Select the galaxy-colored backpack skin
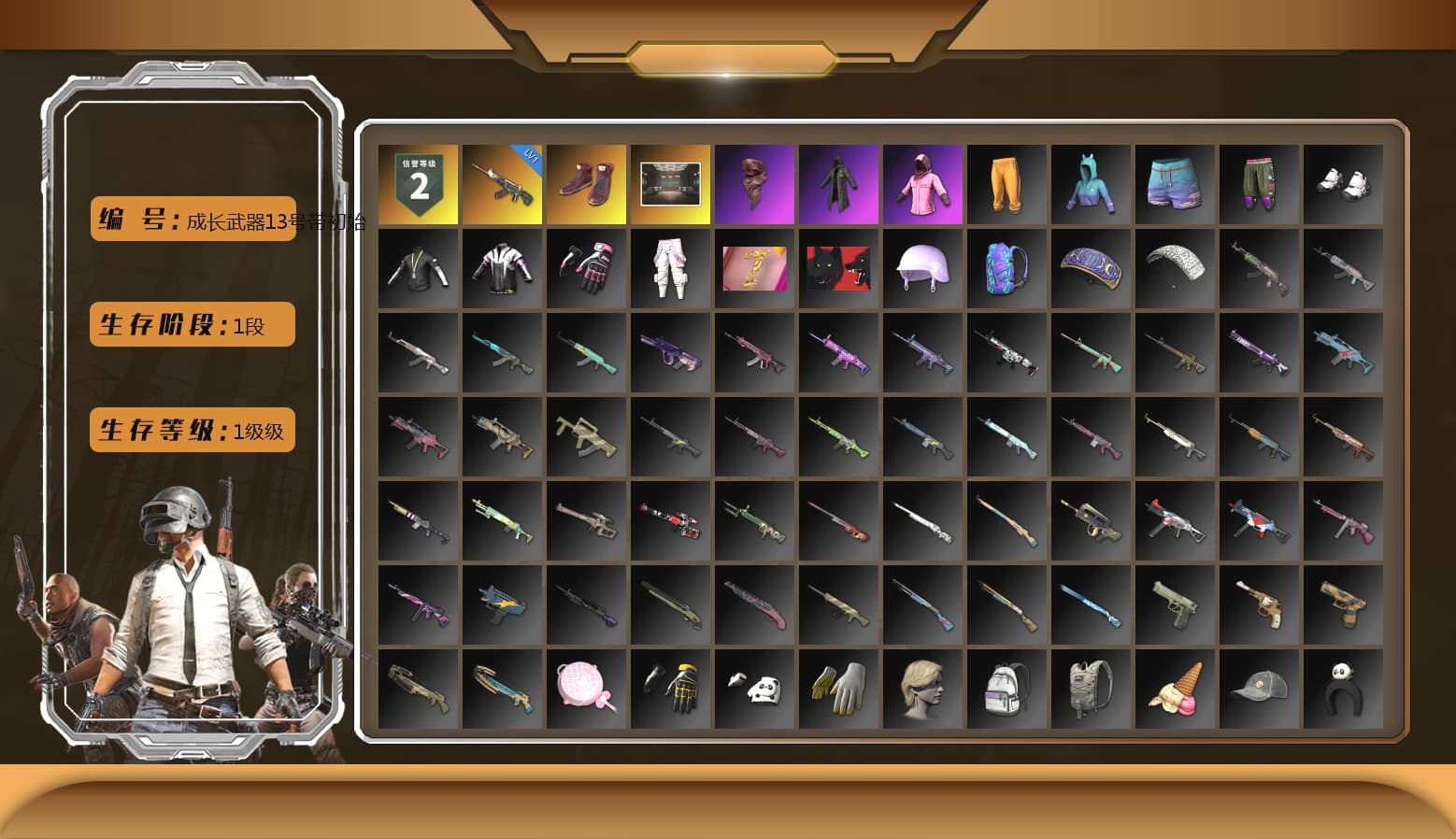The width and height of the screenshot is (1456, 839). 1007,269
